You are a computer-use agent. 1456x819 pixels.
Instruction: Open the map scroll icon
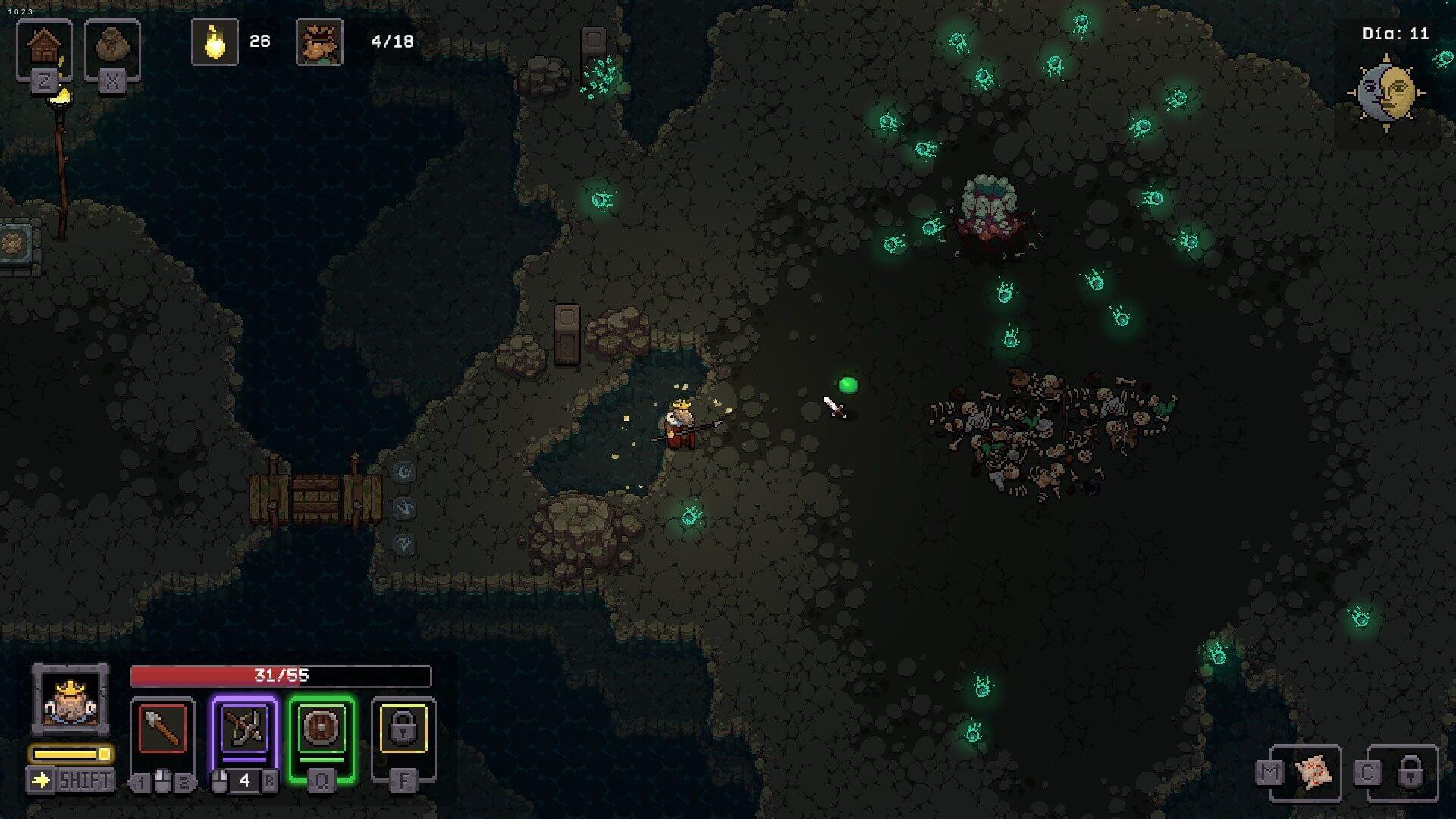click(x=1313, y=773)
